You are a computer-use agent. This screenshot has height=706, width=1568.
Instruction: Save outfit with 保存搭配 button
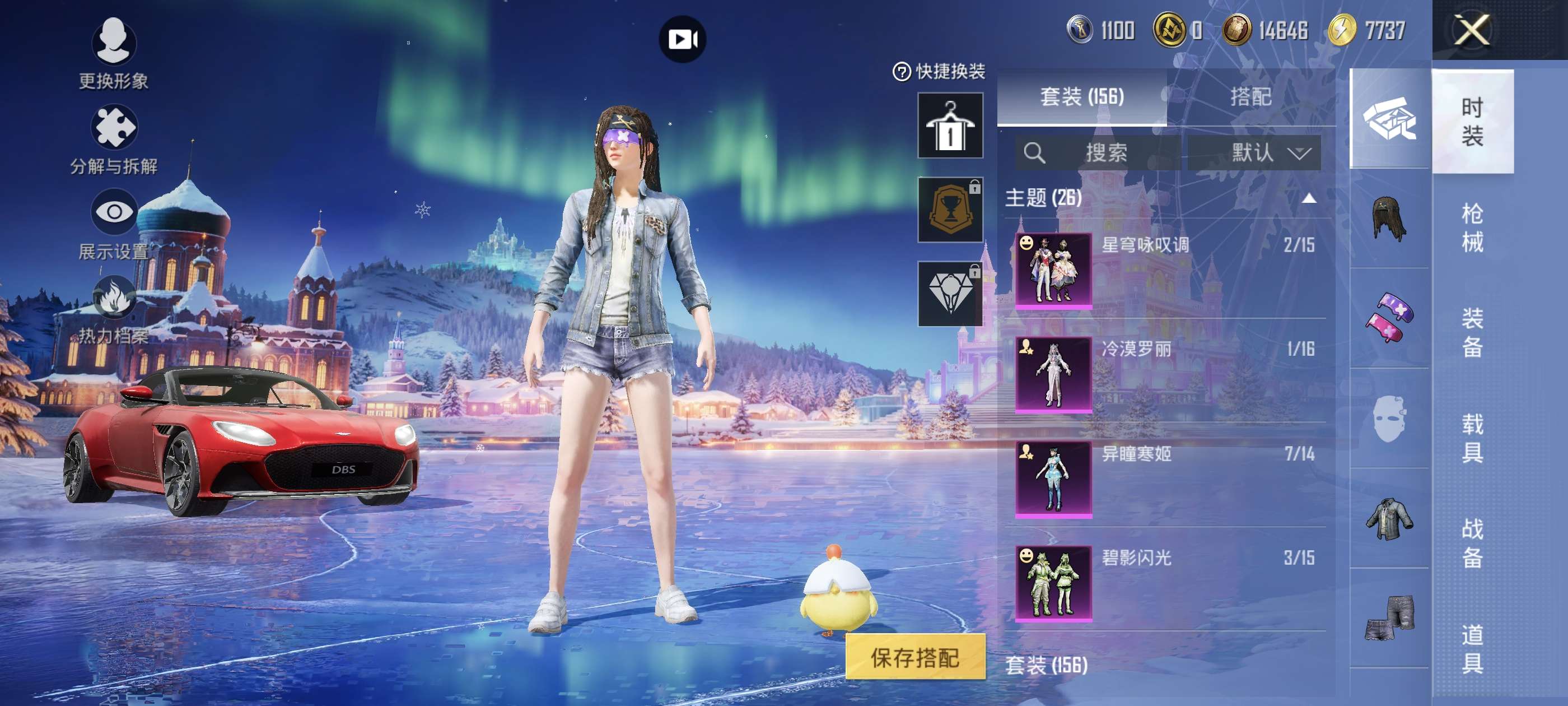tap(914, 657)
